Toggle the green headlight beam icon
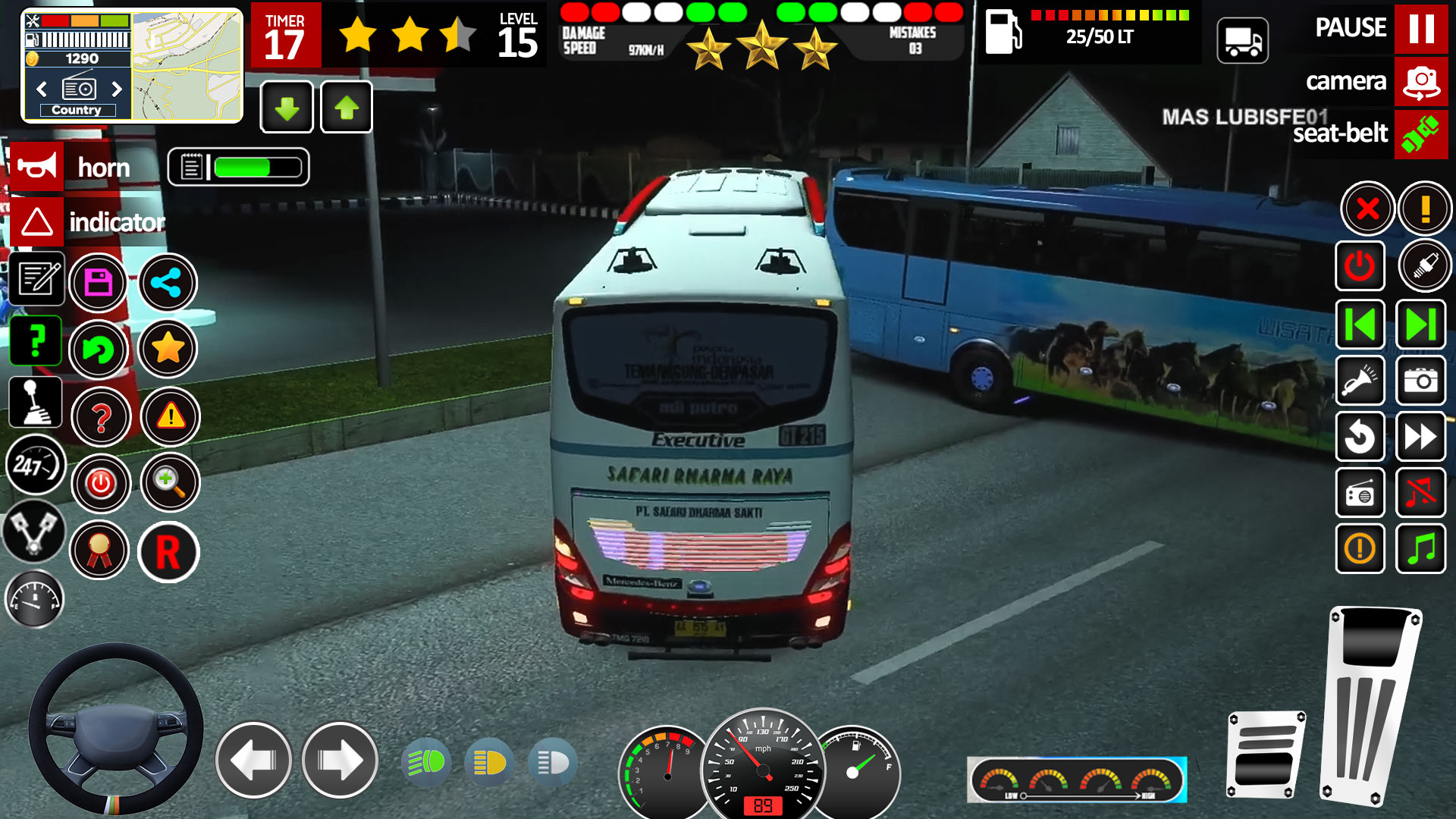This screenshot has height=819, width=1456. [x=426, y=762]
